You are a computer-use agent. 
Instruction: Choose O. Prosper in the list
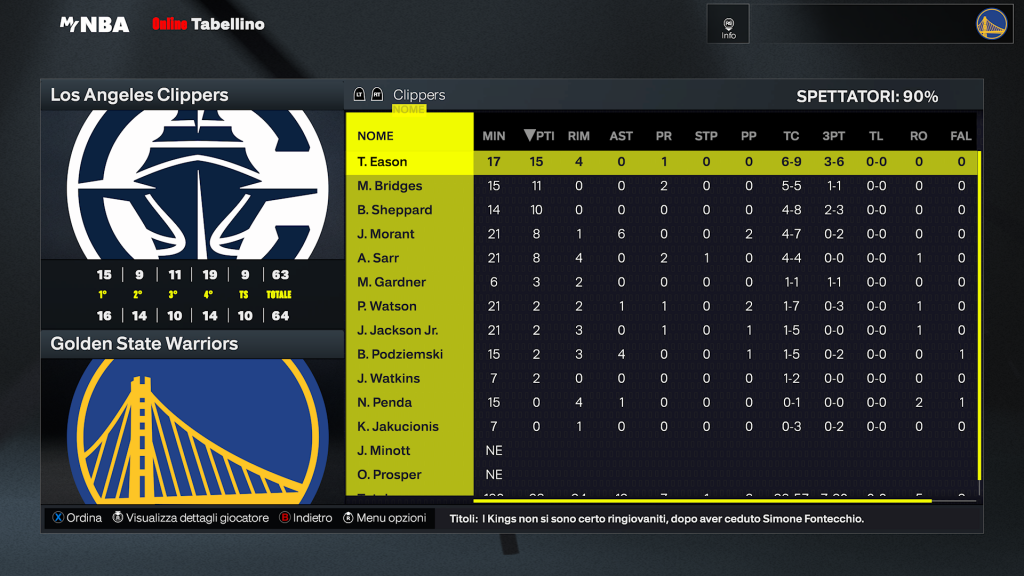[389, 474]
